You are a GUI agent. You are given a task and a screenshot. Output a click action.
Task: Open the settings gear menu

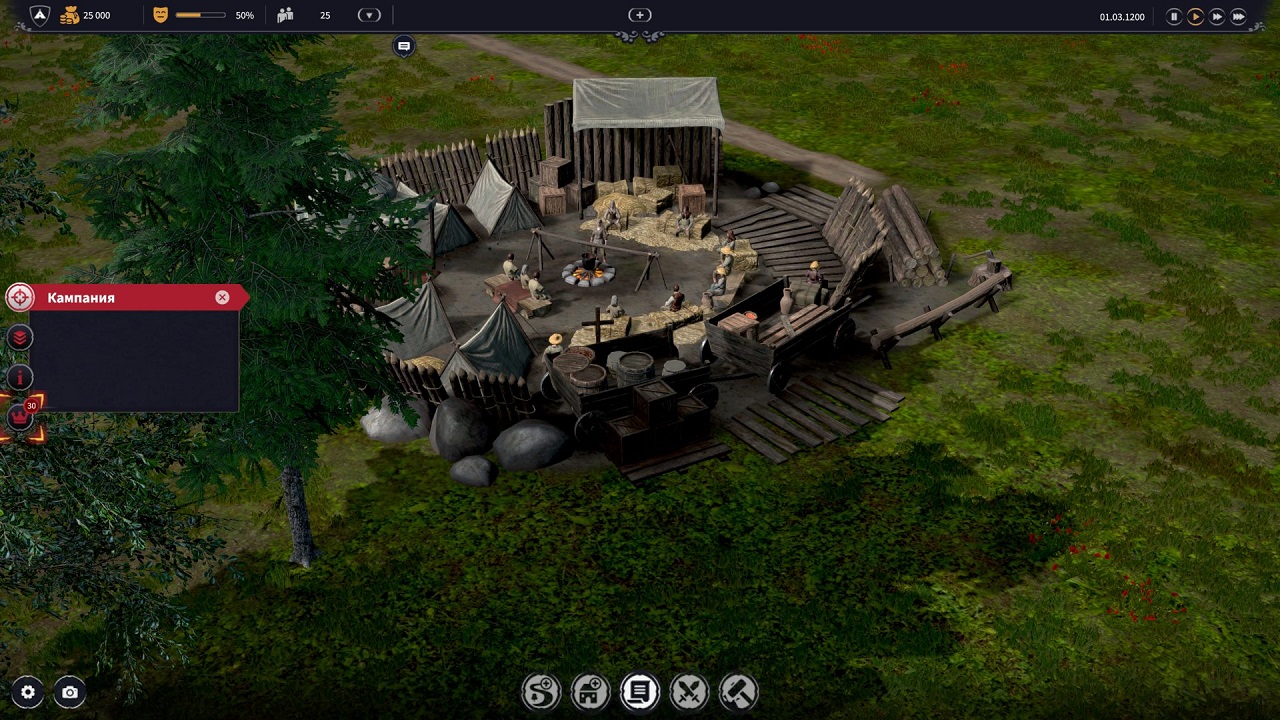[x=28, y=692]
